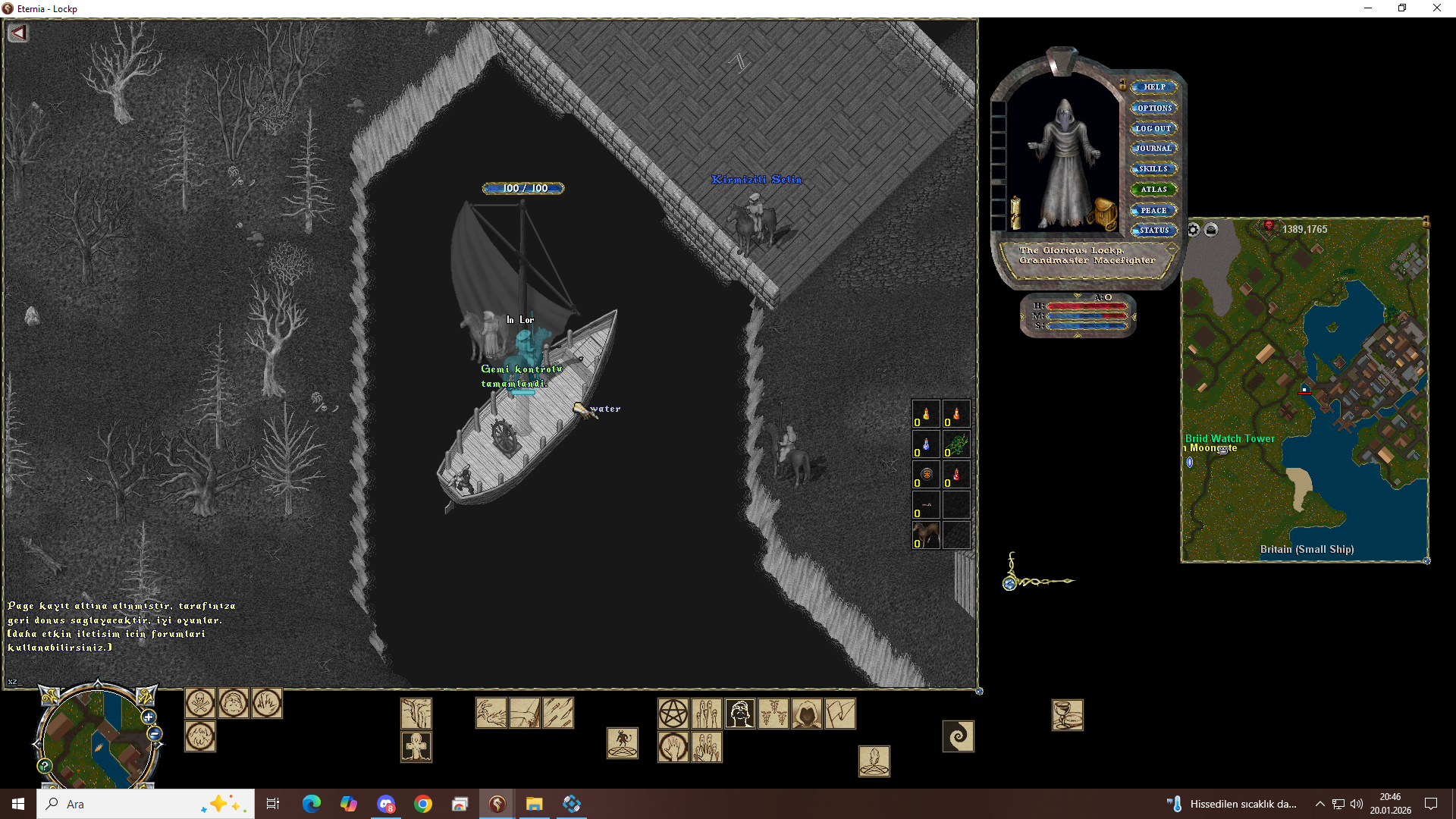Viewport: 1456px width, 819px height.
Task: Select the hooded mage spell icon
Action: click(x=806, y=713)
